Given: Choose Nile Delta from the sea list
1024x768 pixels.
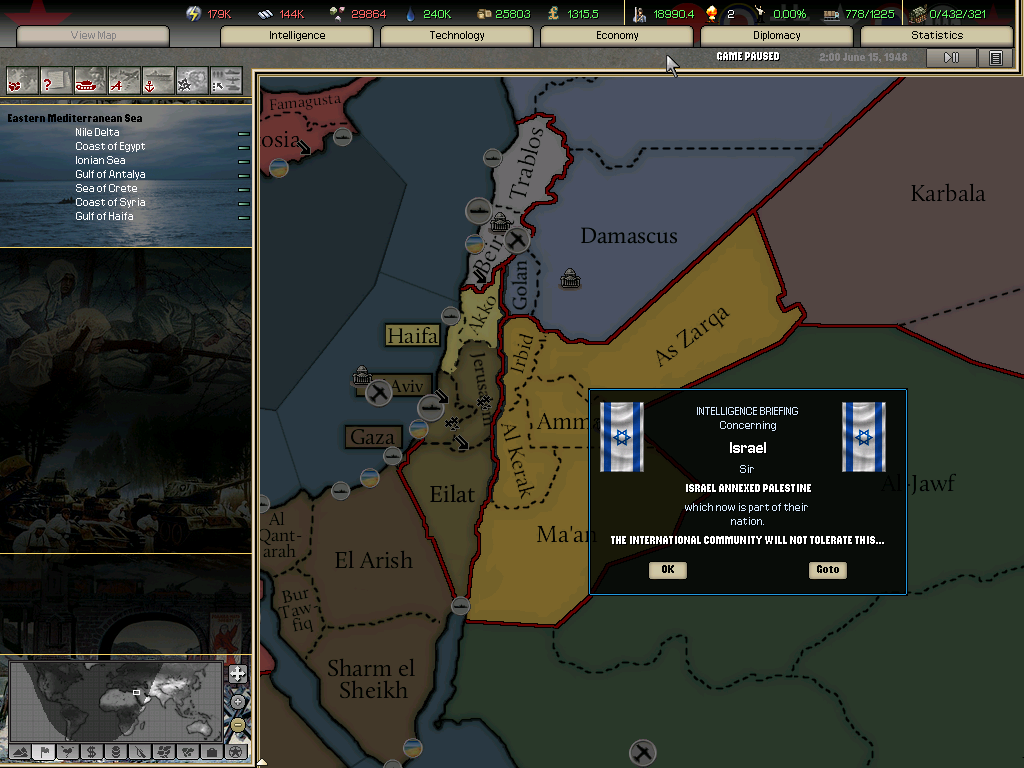Looking at the screenshot, I should (97, 132).
